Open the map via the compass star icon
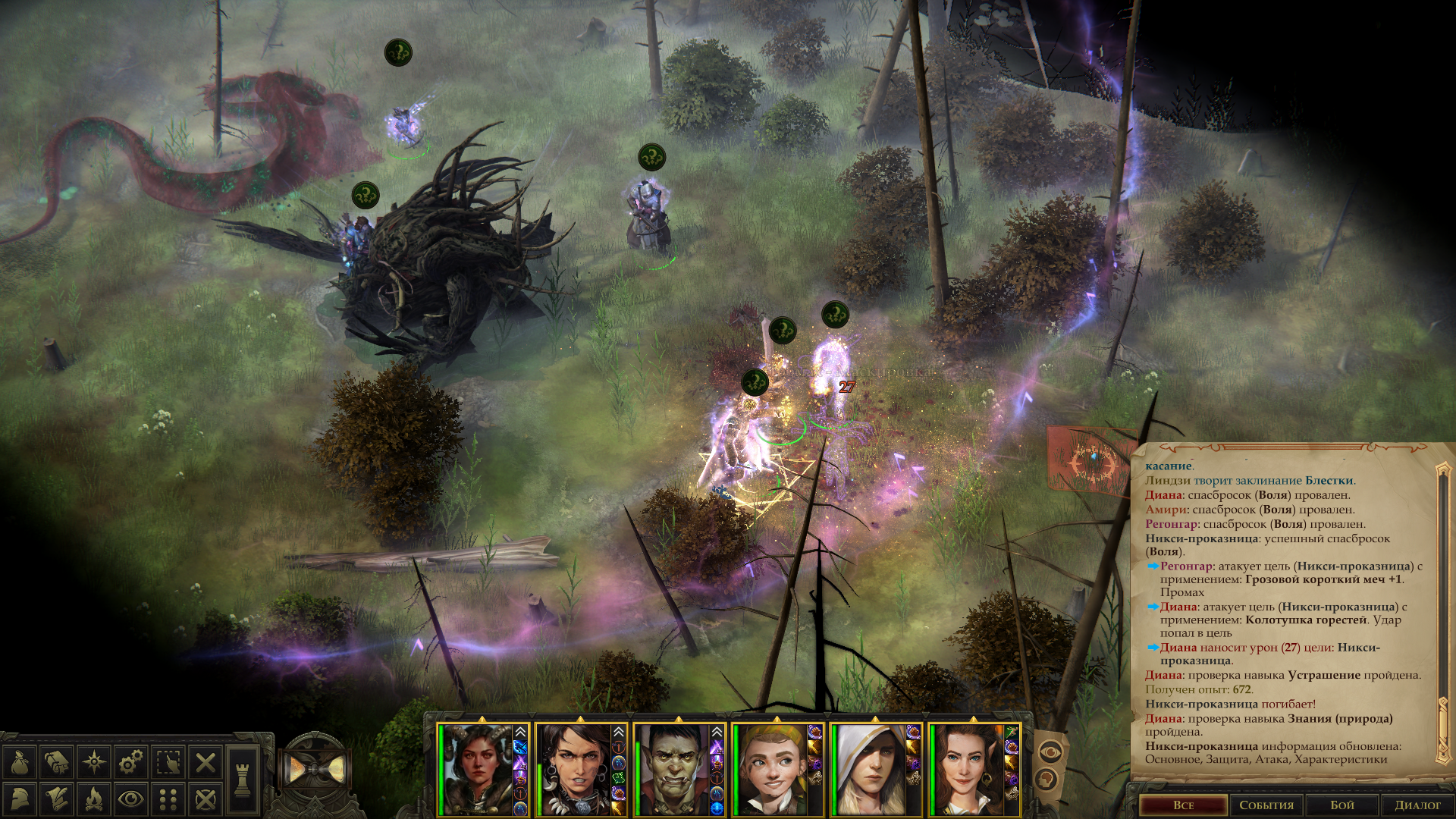This screenshot has height=819, width=1456. coord(94,762)
